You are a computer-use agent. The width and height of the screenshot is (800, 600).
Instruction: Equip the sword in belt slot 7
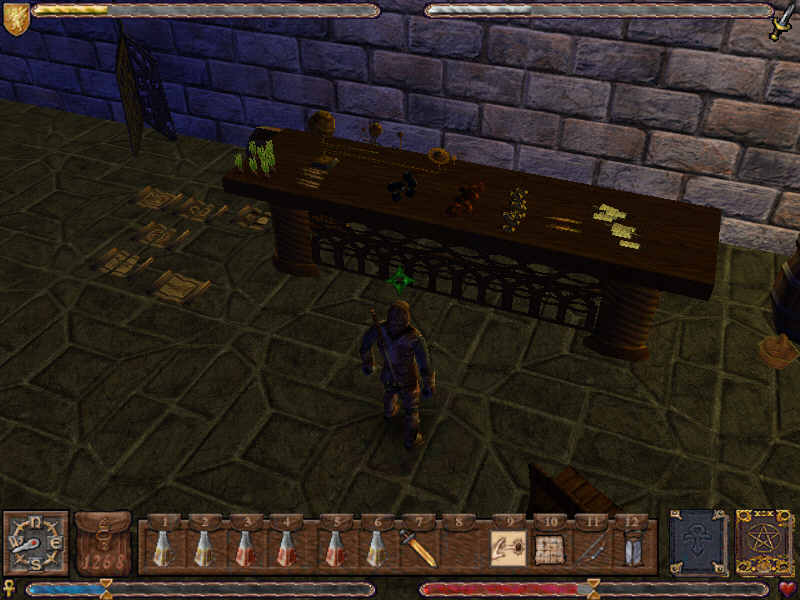[419, 548]
